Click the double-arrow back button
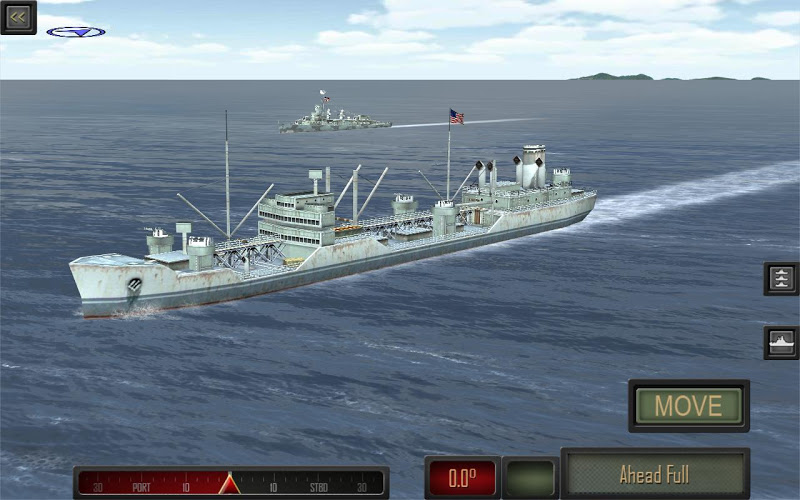Image resolution: width=800 pixels, height=500 pixels. [18, 17]
